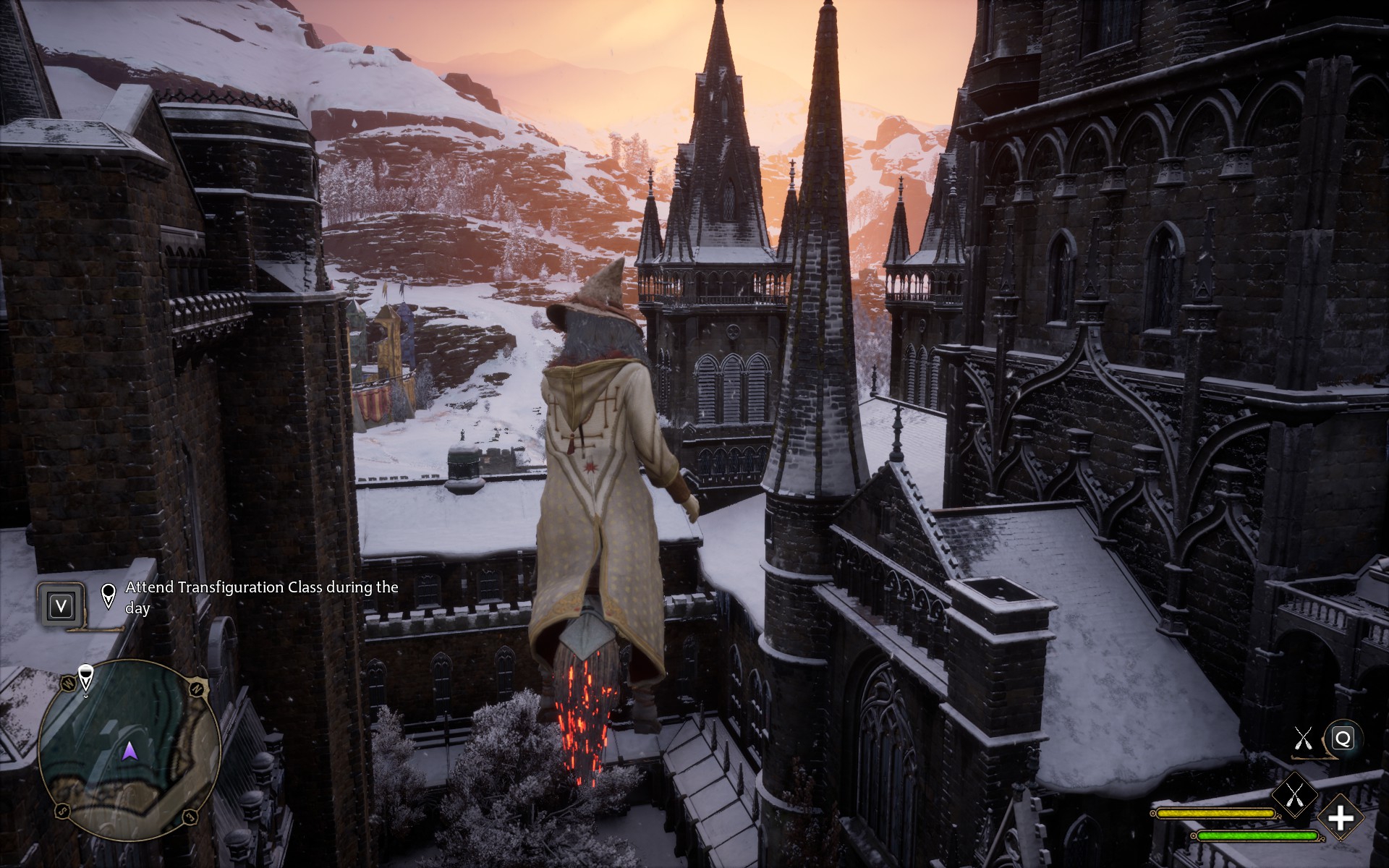The width and height of the screenshot is (1389, 868).
Task: Click the purple player arrow on minimap
Action: point(130,752)
